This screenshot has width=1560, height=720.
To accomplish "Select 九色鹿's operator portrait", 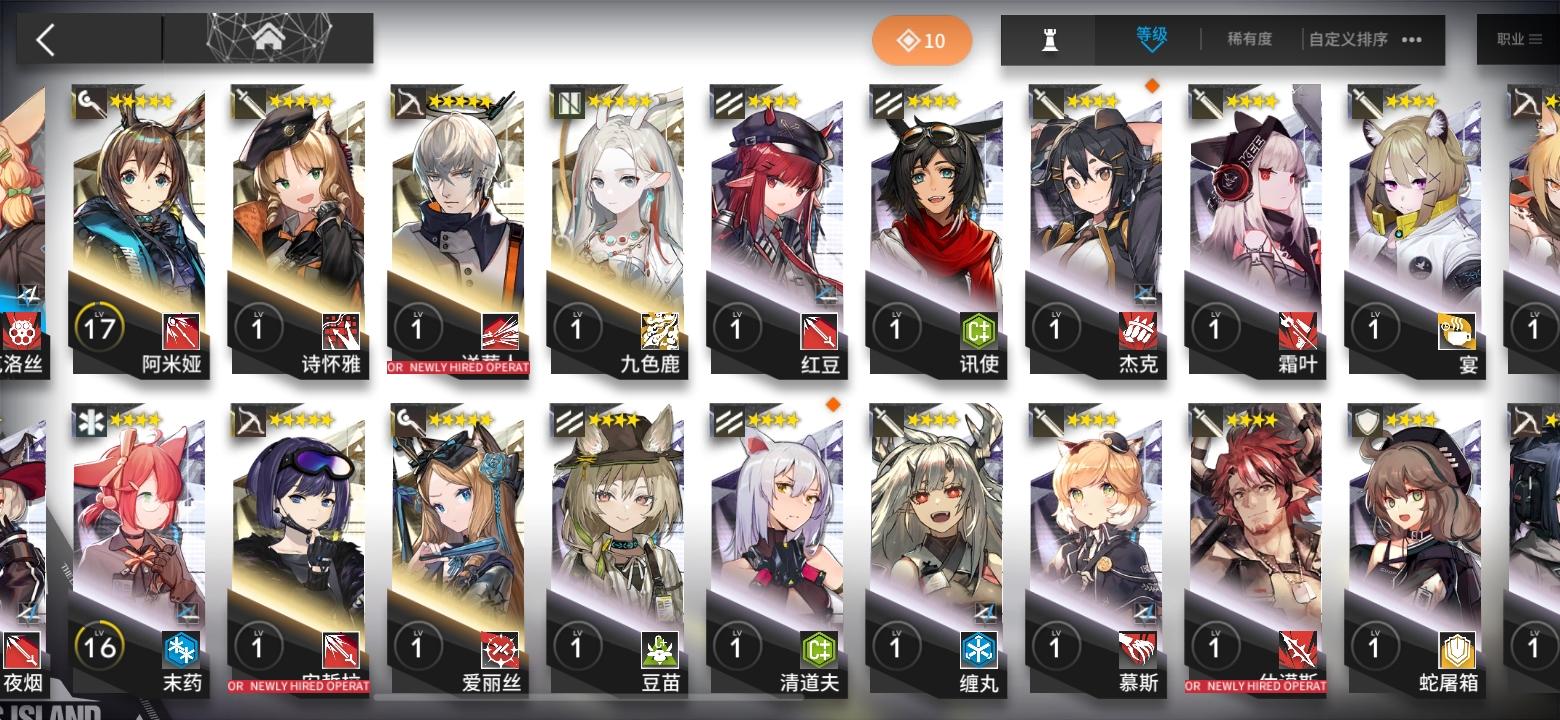I will (x=616, y=210).
